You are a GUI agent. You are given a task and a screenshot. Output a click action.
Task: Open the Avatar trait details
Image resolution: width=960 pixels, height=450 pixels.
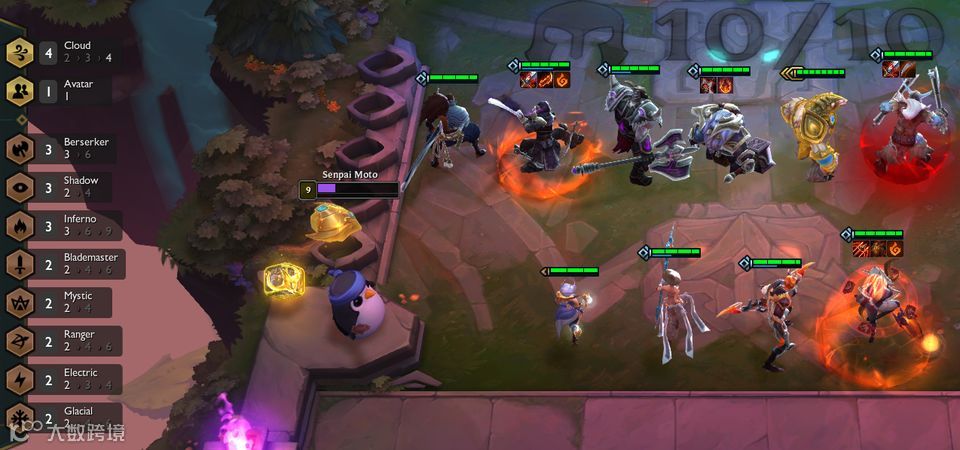(x=60, y=91)
